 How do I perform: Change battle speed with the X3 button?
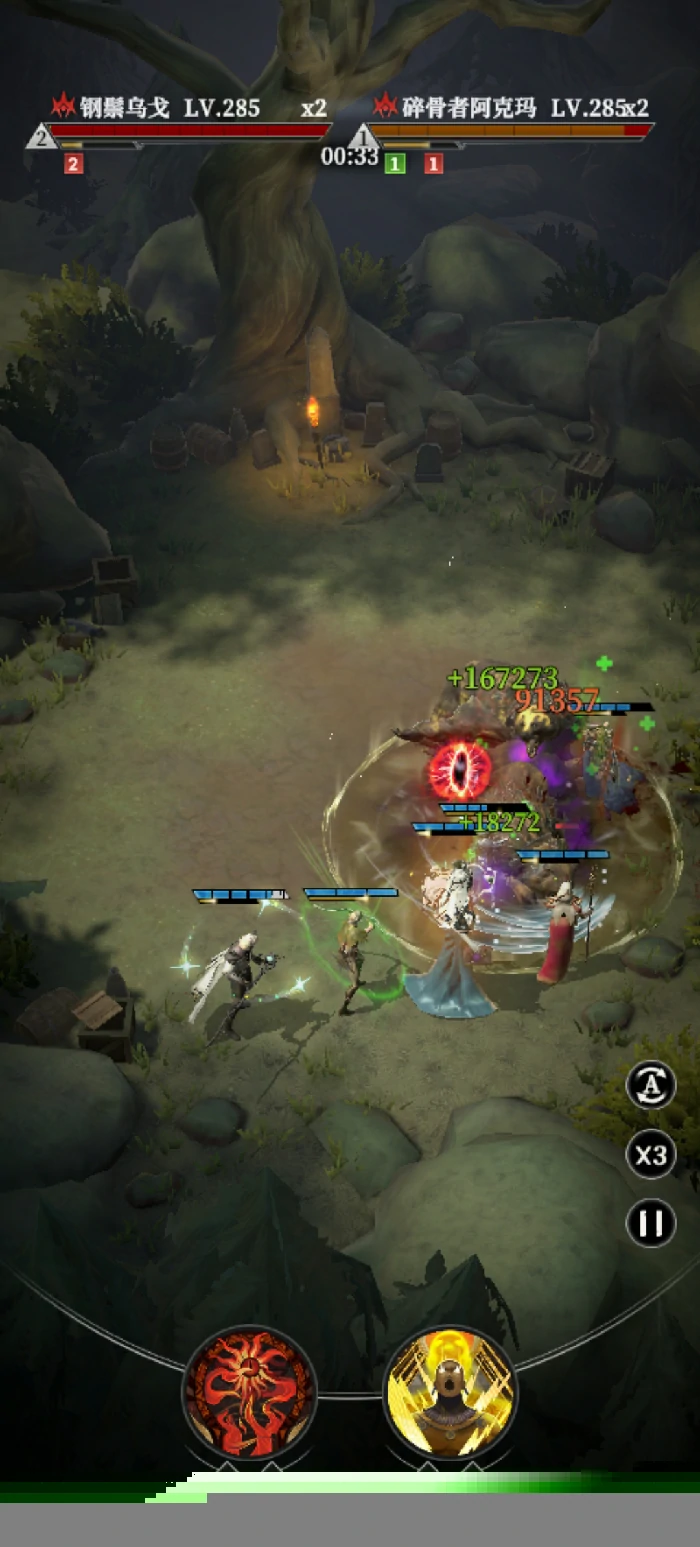(x=651, y=1155)
